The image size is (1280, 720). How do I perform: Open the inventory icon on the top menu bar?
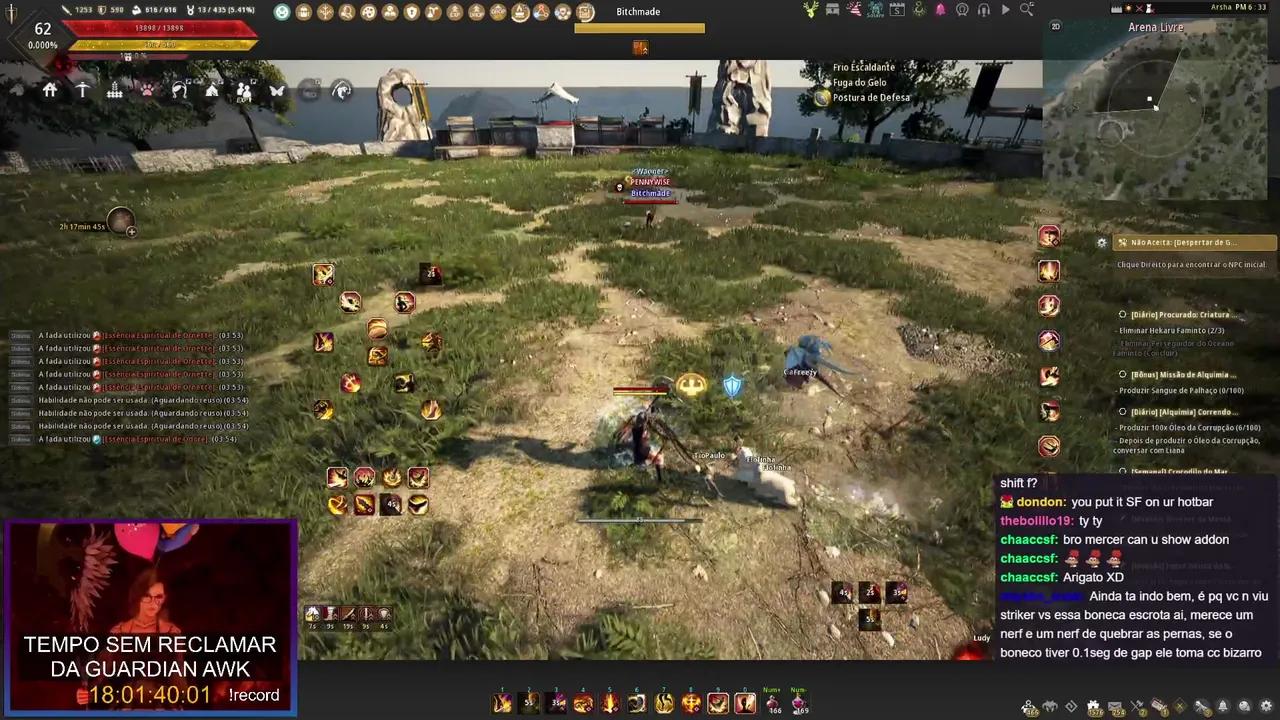(x=302, y=11)
